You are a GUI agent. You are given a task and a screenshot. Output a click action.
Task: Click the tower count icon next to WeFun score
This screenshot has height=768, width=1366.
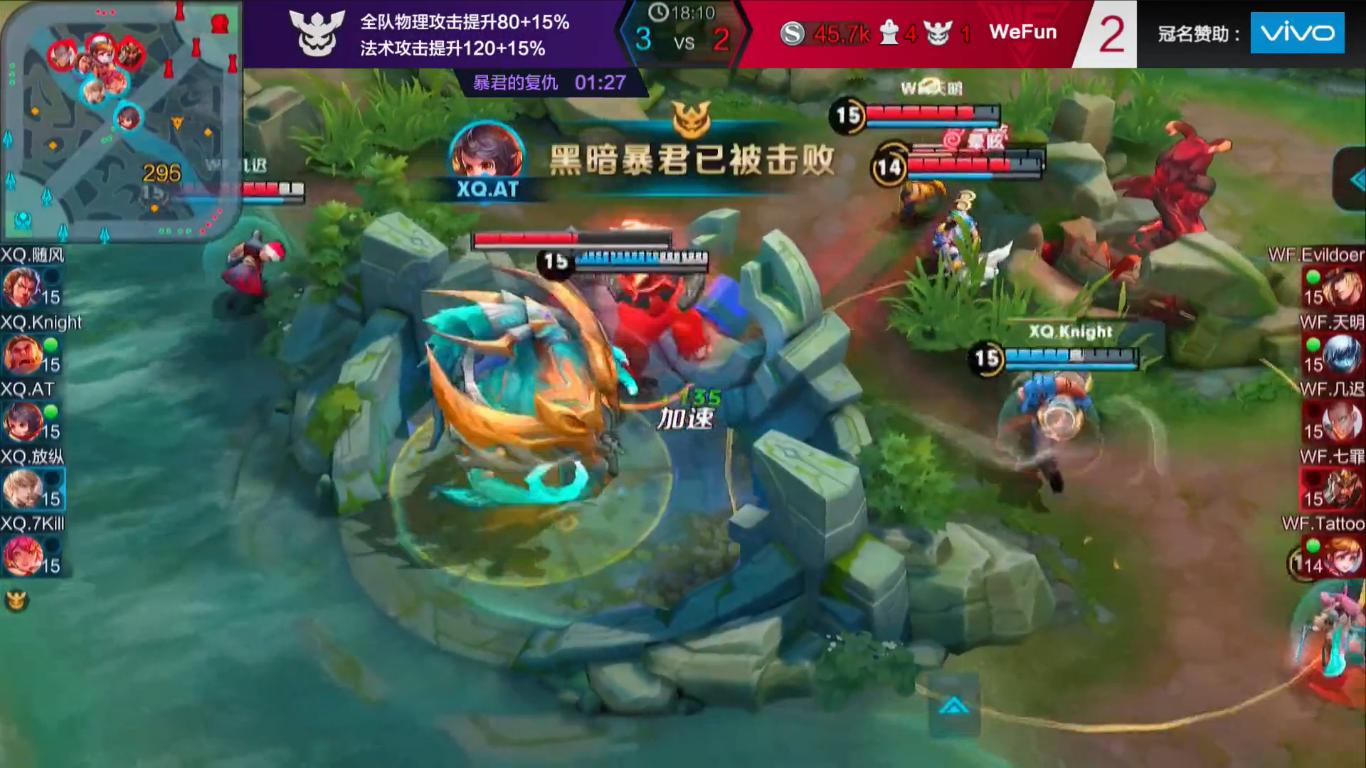click(x=888, y=31)
